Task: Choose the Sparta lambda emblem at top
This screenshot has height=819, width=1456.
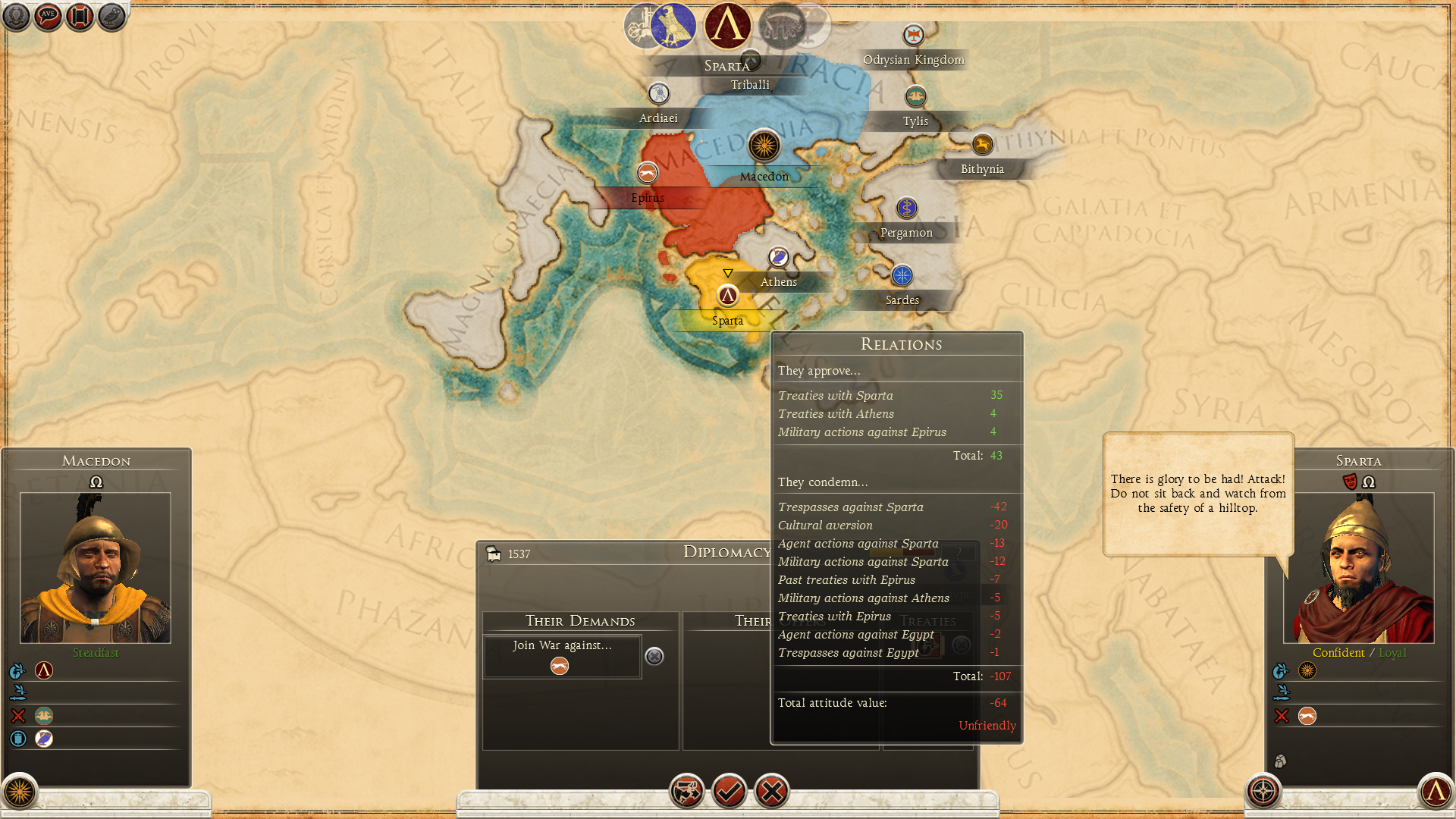Action: tap(728, 26)
